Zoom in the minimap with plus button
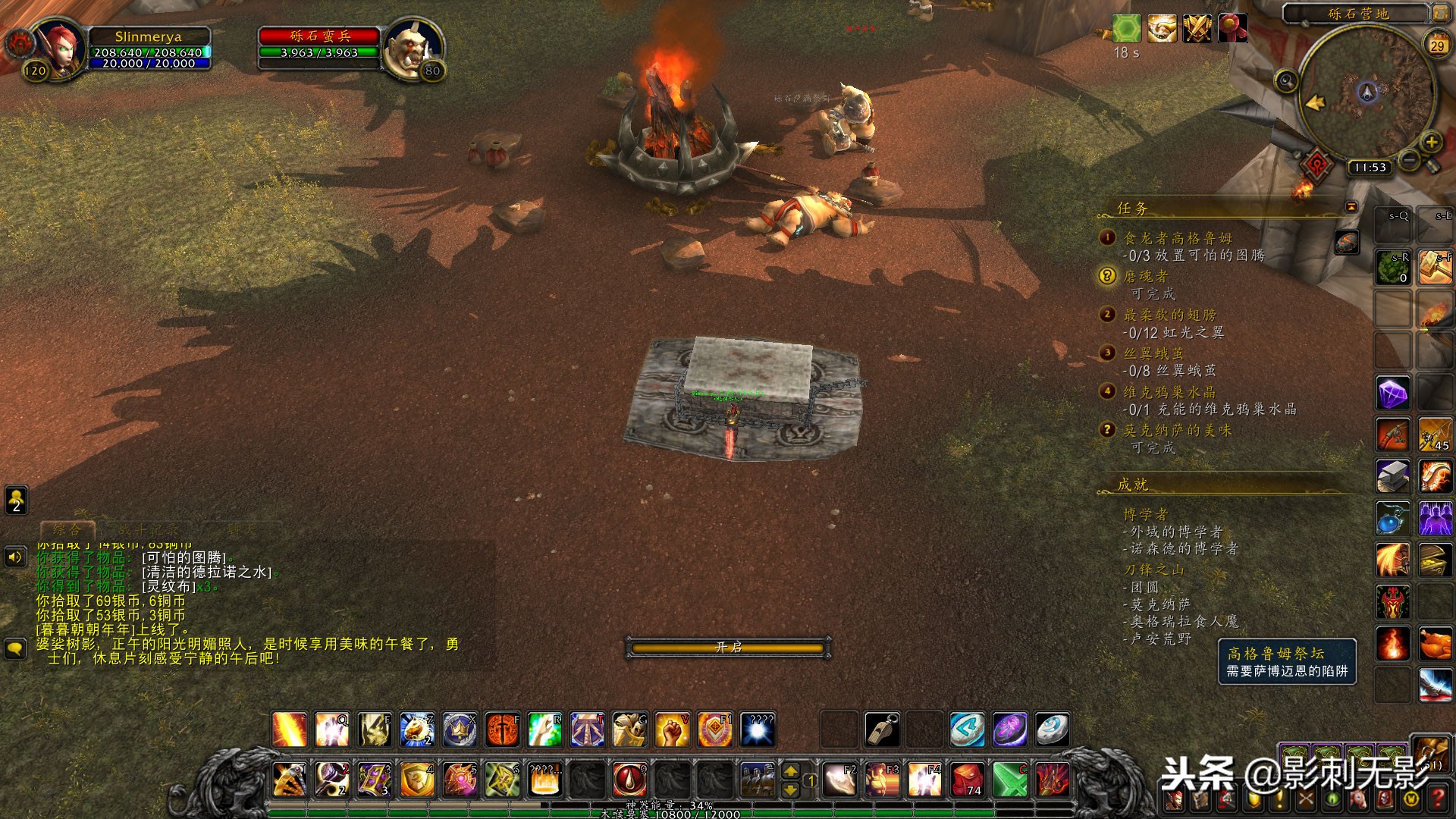 [1431, 142]
